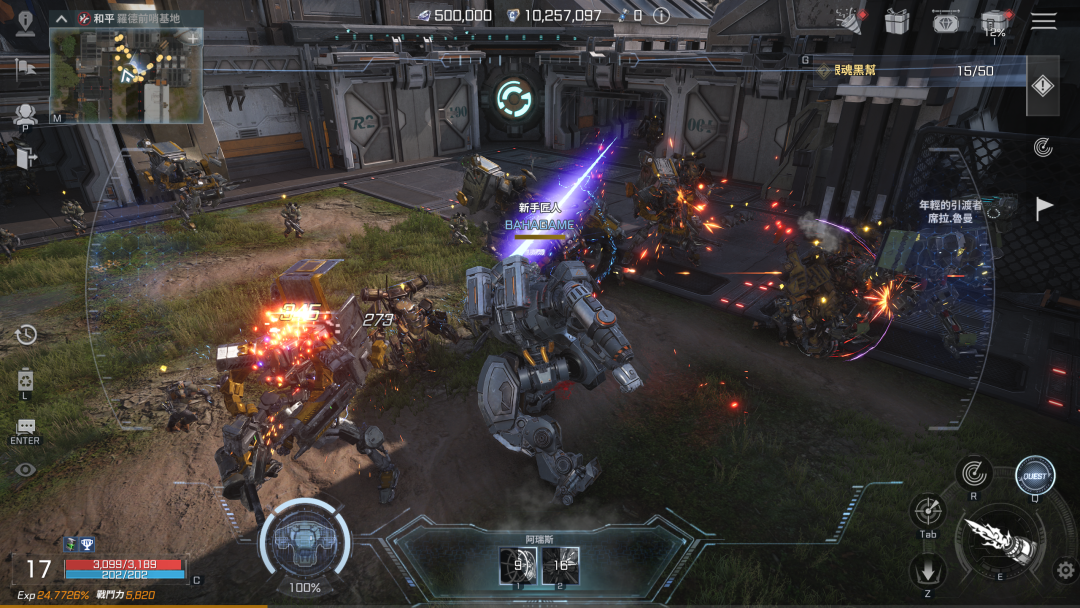Open settings with the gear icon
1080x608 pixels.
1065,571
